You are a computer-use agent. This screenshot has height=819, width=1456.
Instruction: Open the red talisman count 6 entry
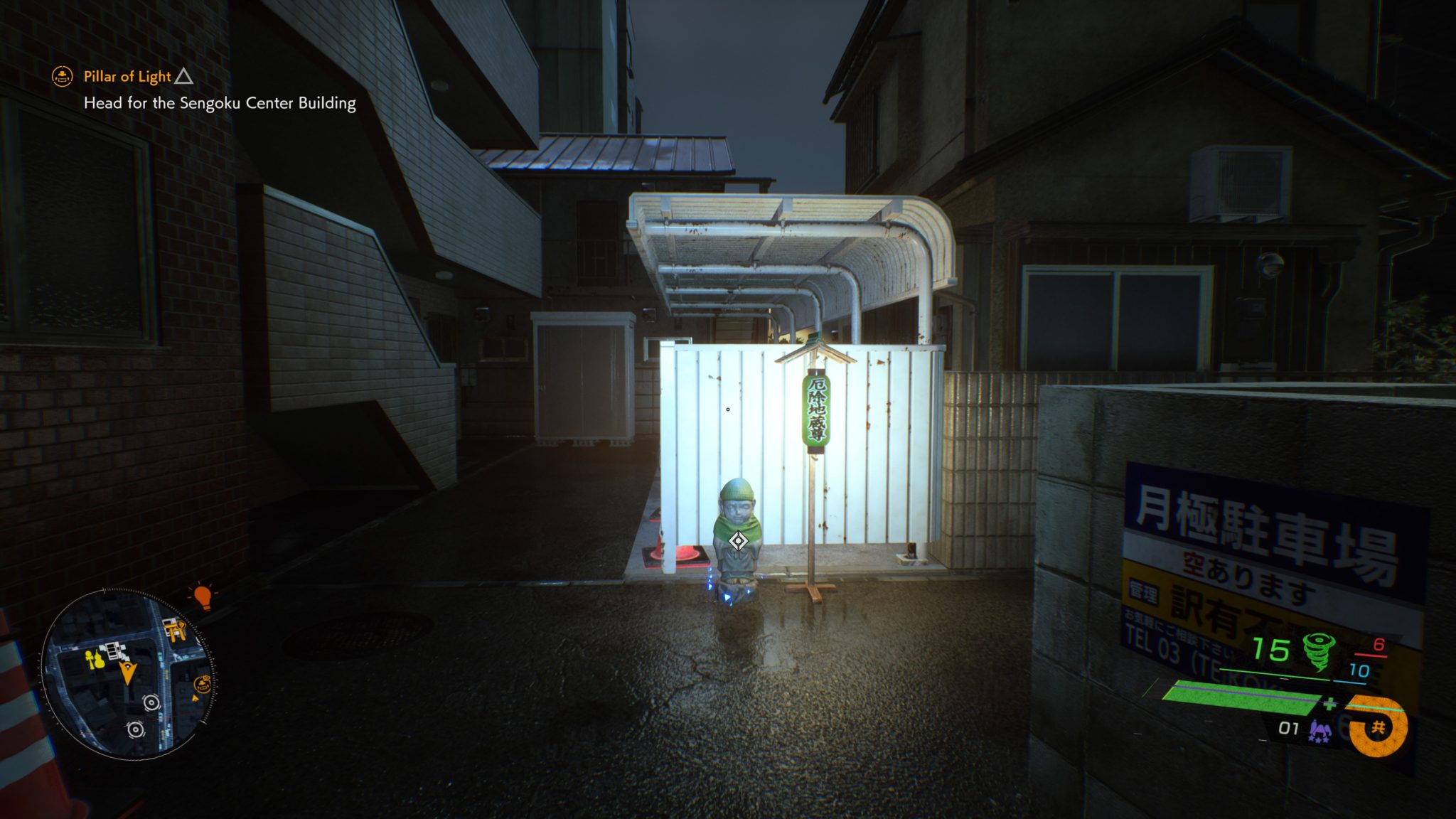[1380, 646]
